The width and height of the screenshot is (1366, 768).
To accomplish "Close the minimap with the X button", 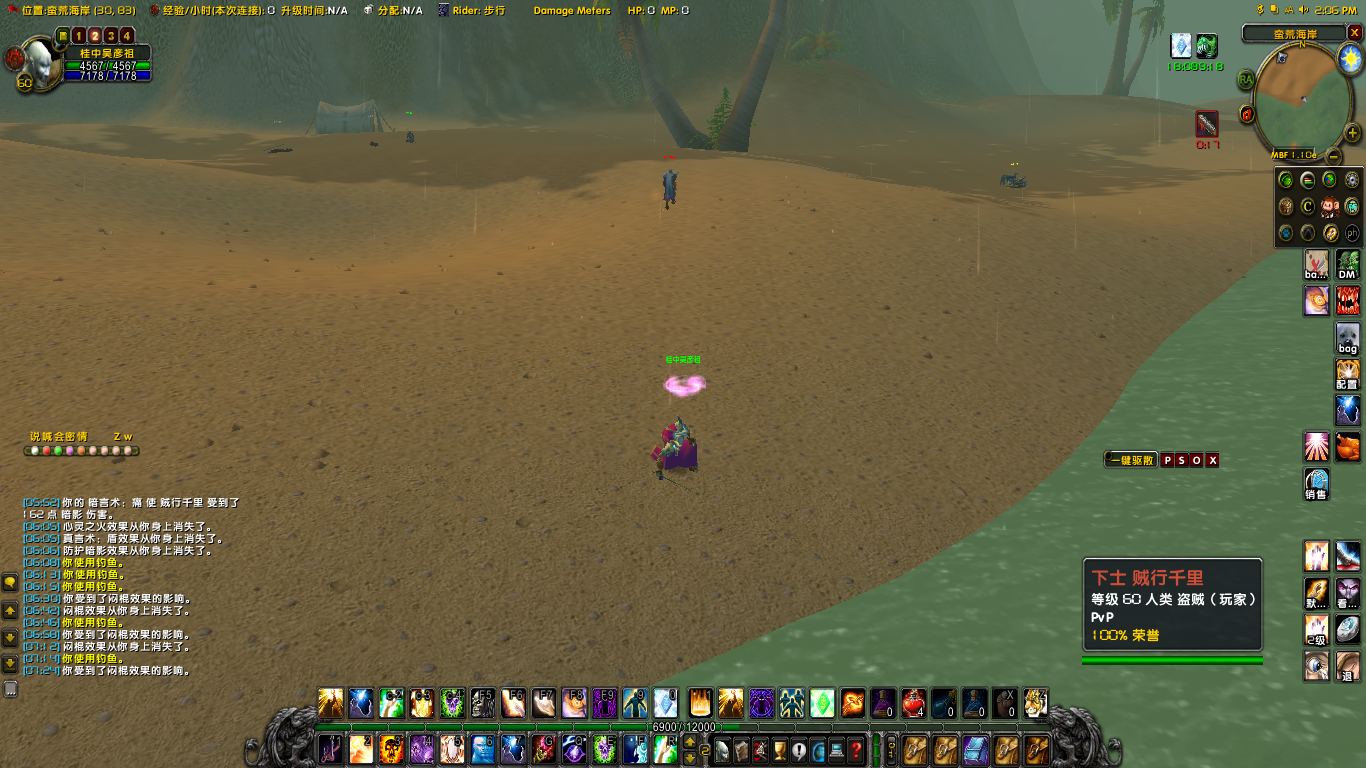I will [1355, 33].
